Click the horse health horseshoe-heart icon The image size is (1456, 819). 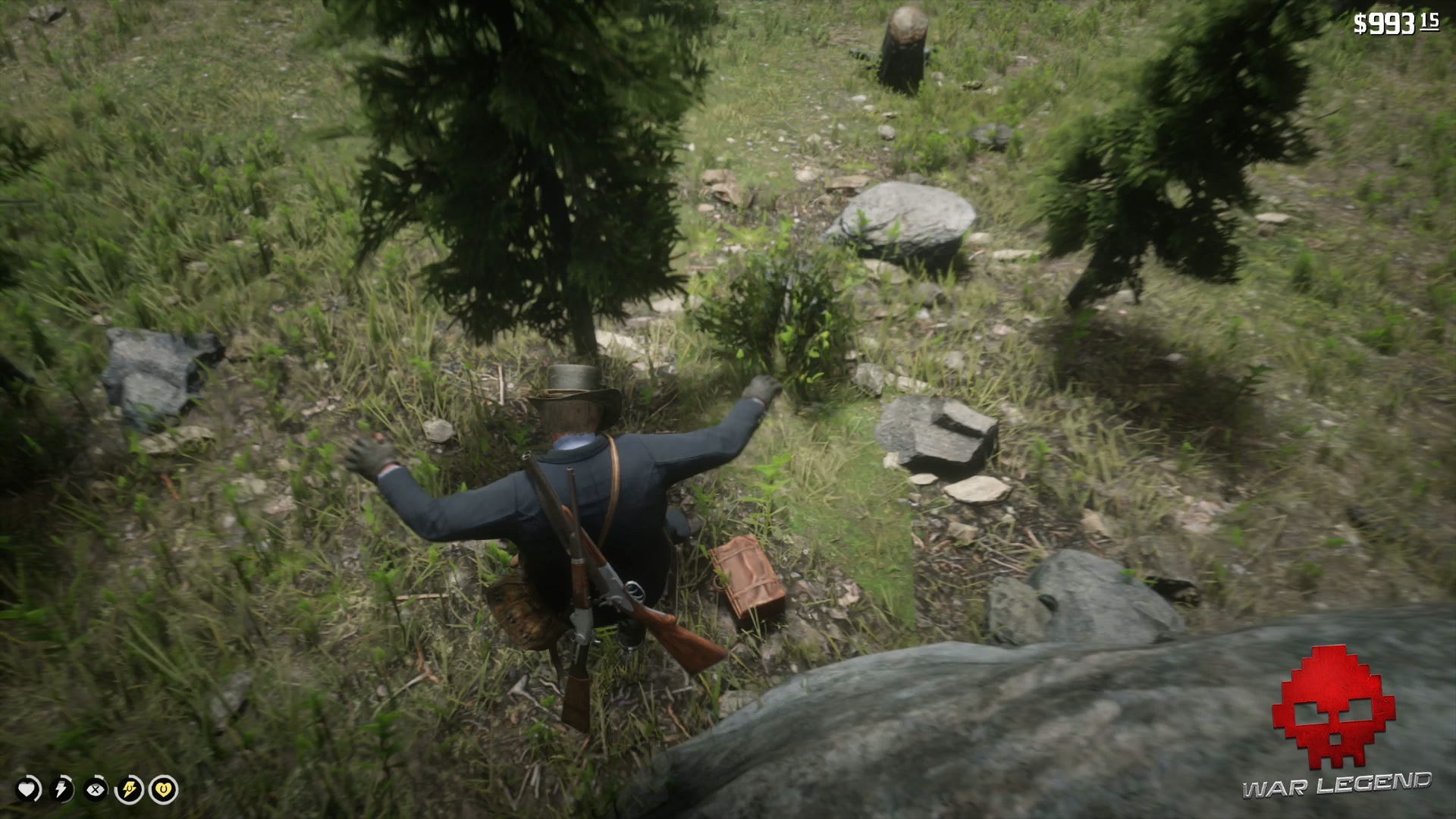pyautogui.click(x=162, y=789)
